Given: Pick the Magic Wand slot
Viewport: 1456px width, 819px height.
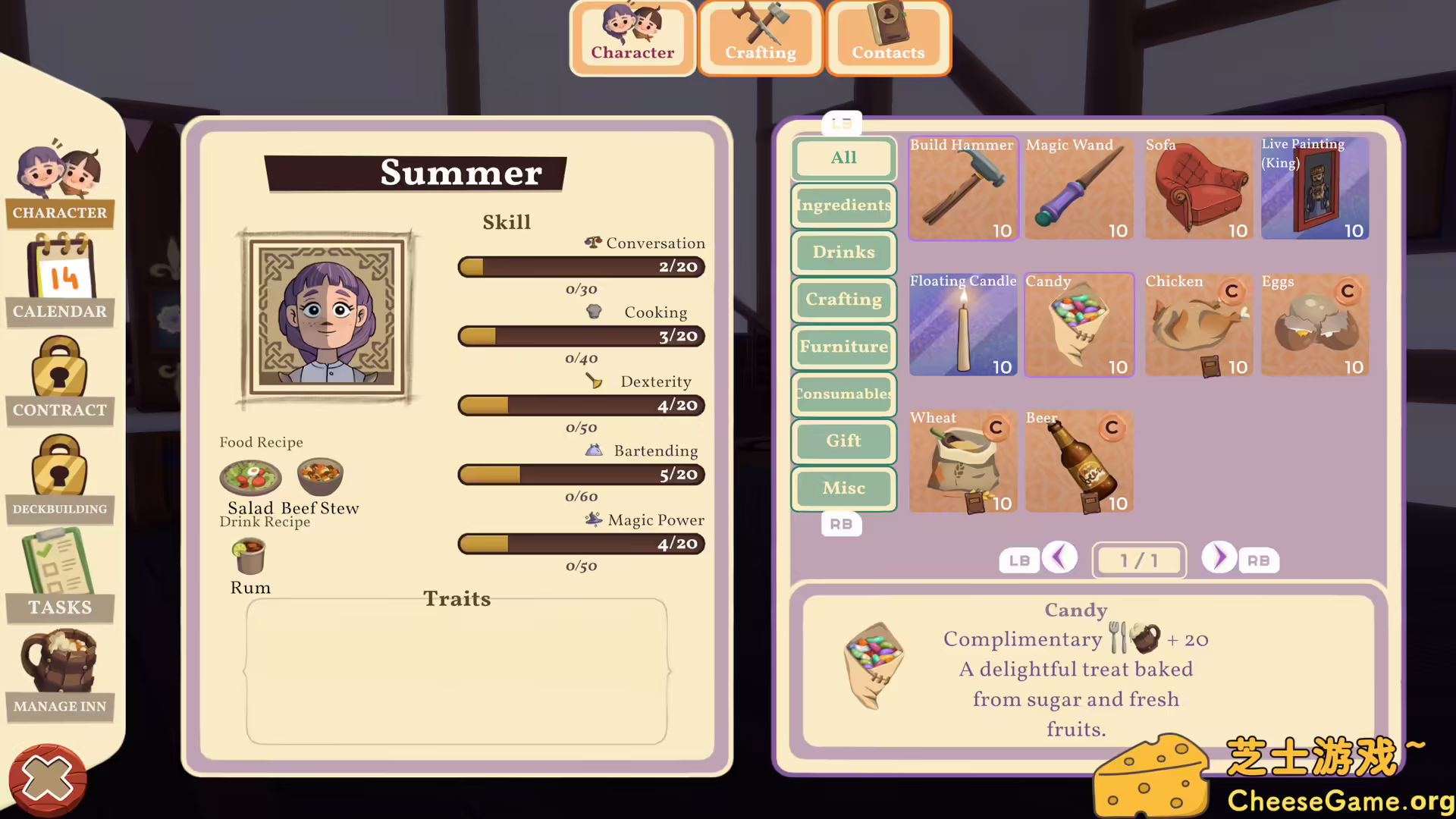Looking at the screenshot, I should (1079, 189).
